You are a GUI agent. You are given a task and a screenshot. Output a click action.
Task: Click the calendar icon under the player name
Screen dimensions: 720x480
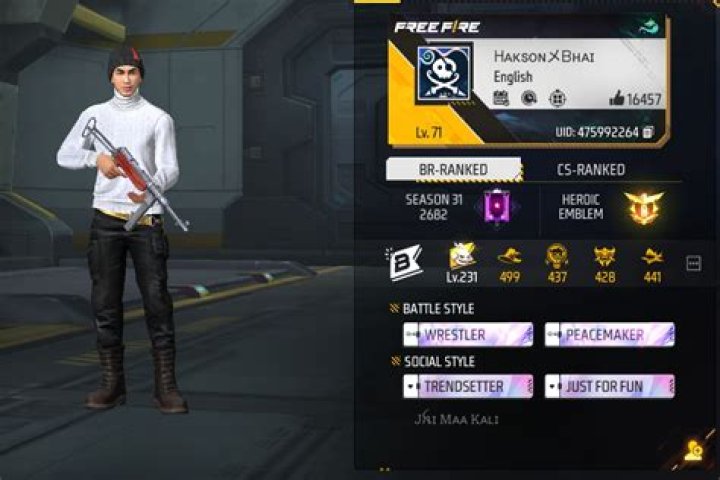pos(502,98)
